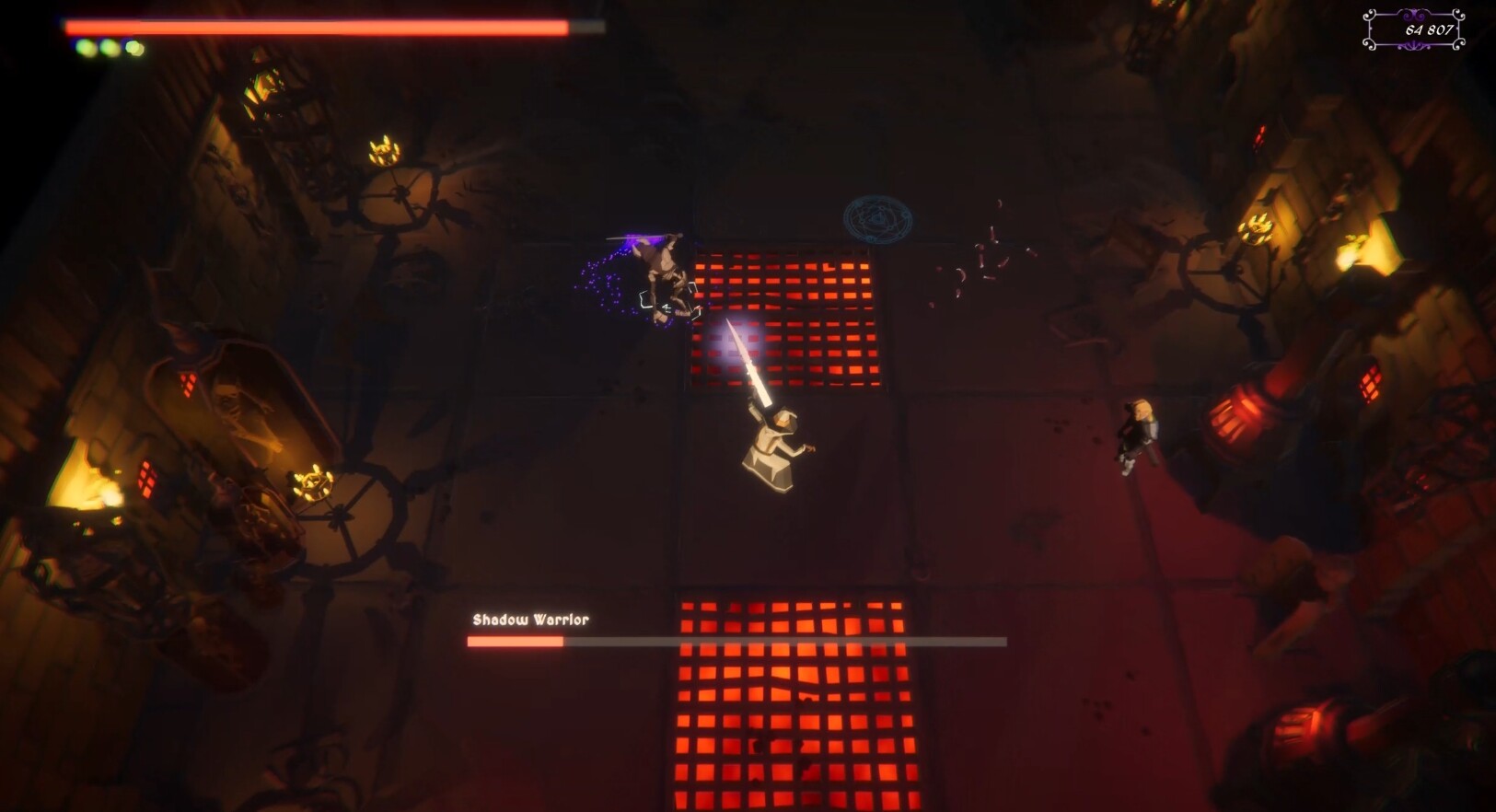Select the second green orb indicator
The width and height of the screenshot is (1496, 812).
pos(109,47)
